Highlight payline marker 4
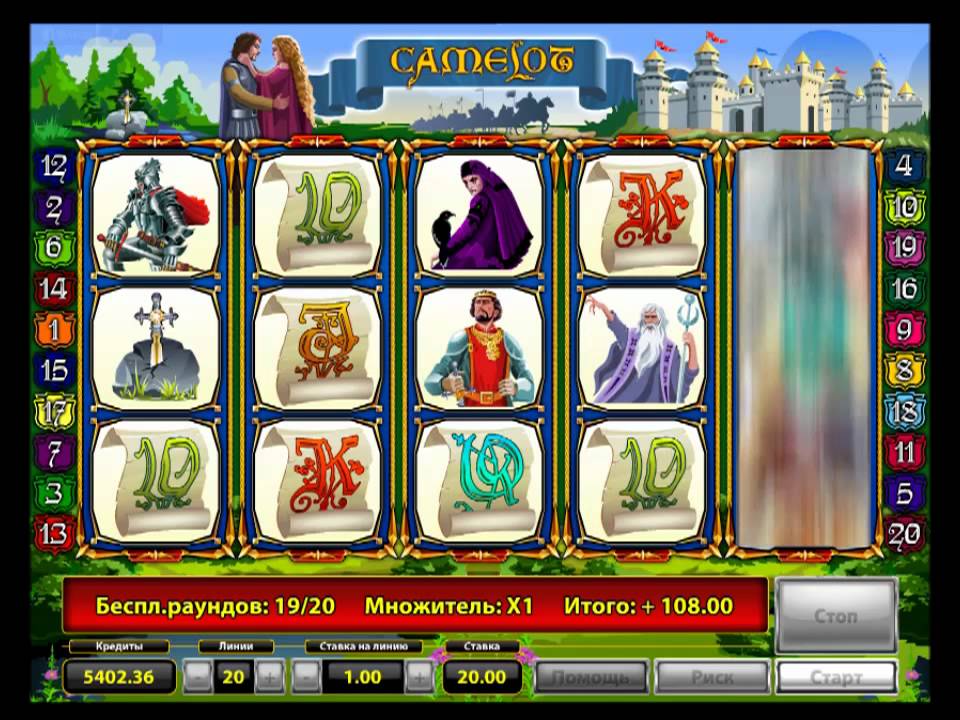The width and height of the screenshot is (960, 720). 904,165
